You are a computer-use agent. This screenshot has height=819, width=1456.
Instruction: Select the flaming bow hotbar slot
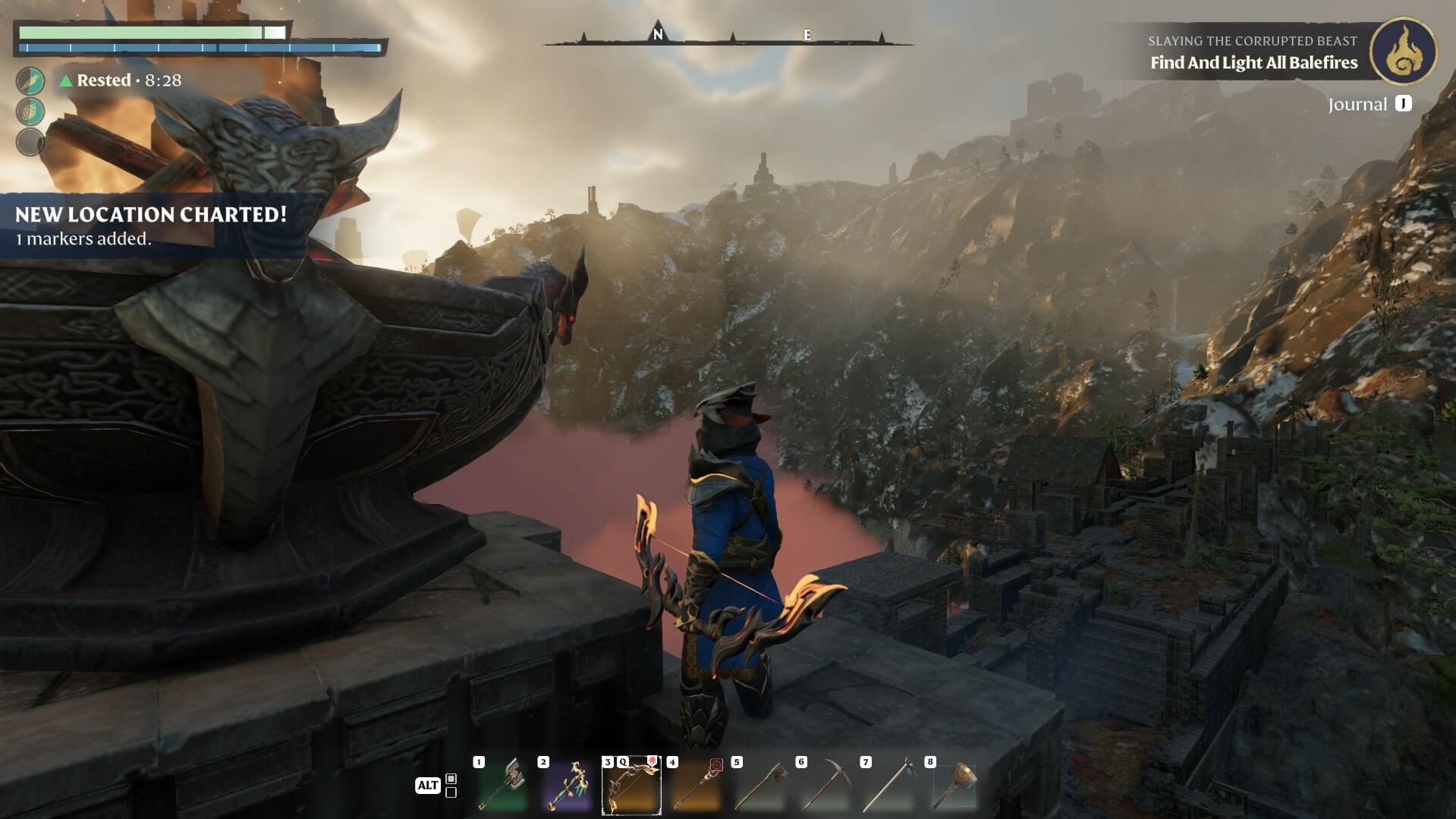[x=631, y=785]
